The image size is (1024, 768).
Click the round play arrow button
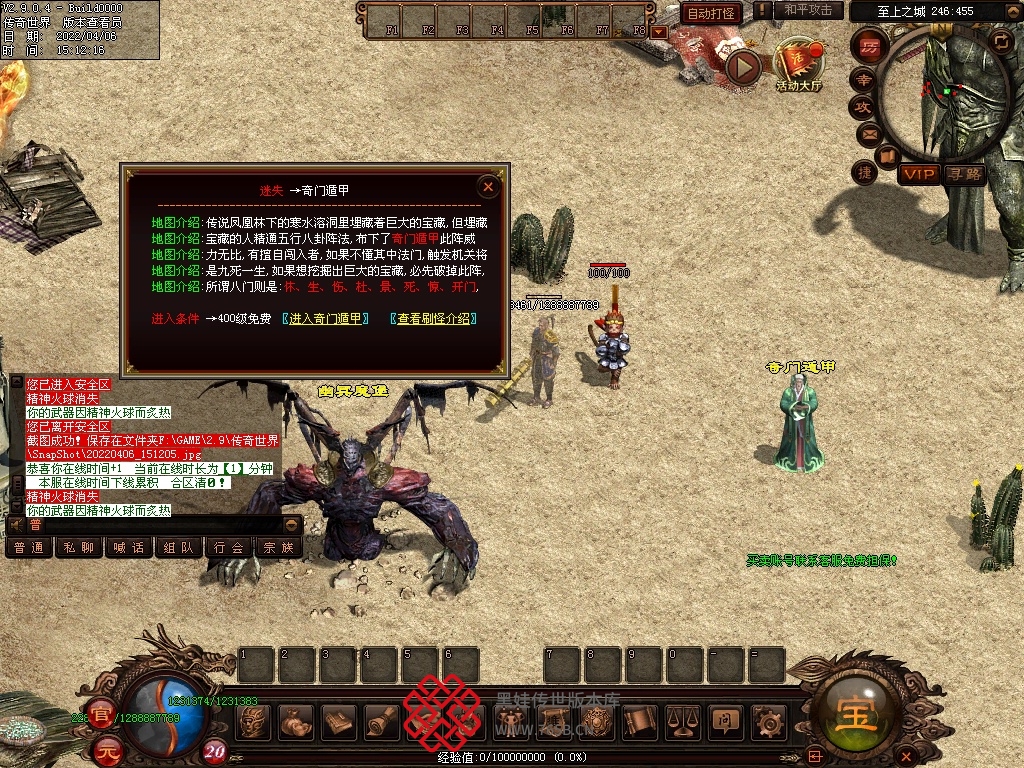point(743,67)
